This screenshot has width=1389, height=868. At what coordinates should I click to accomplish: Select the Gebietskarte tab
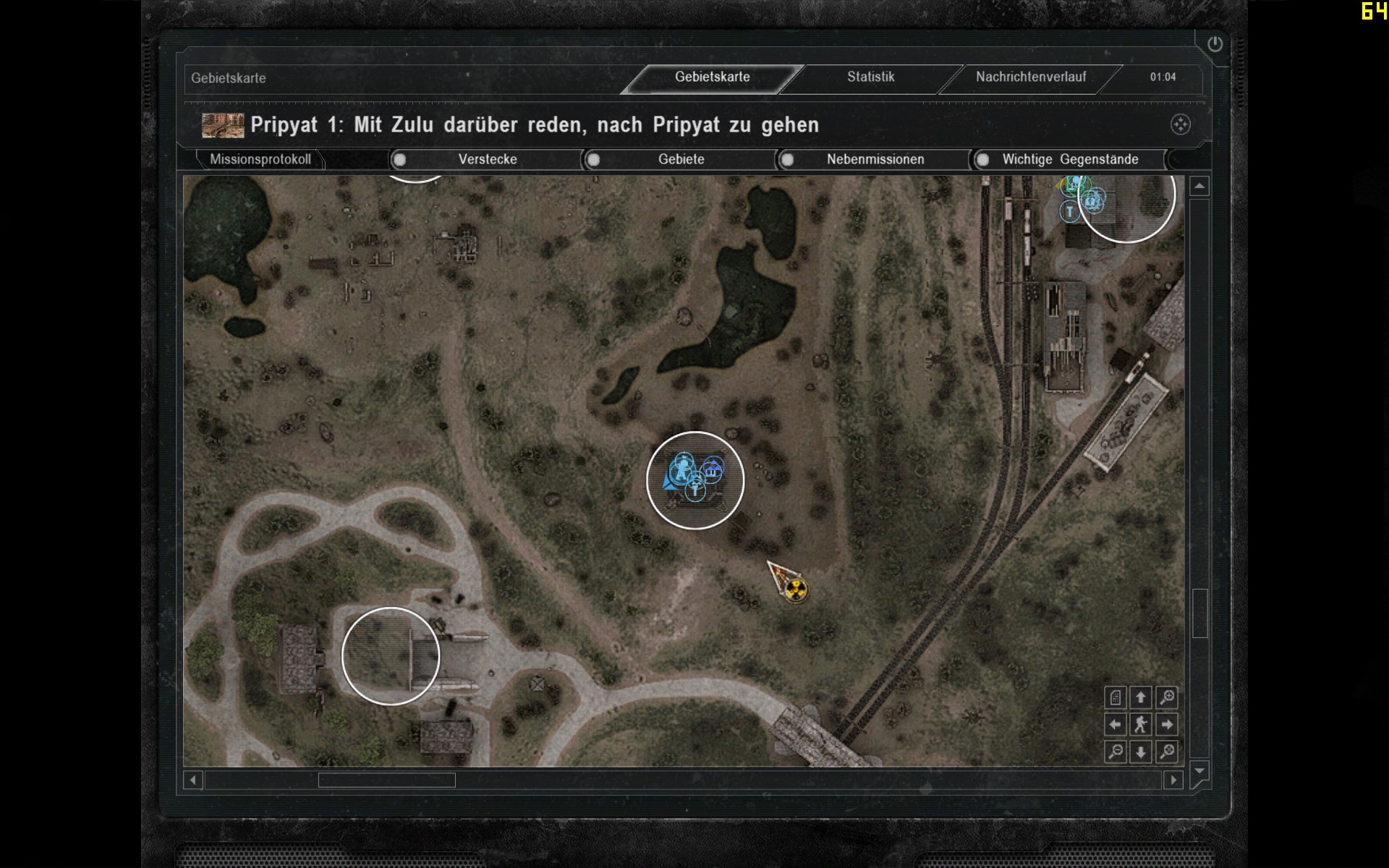pyautogui.click(x=712, y=77)
